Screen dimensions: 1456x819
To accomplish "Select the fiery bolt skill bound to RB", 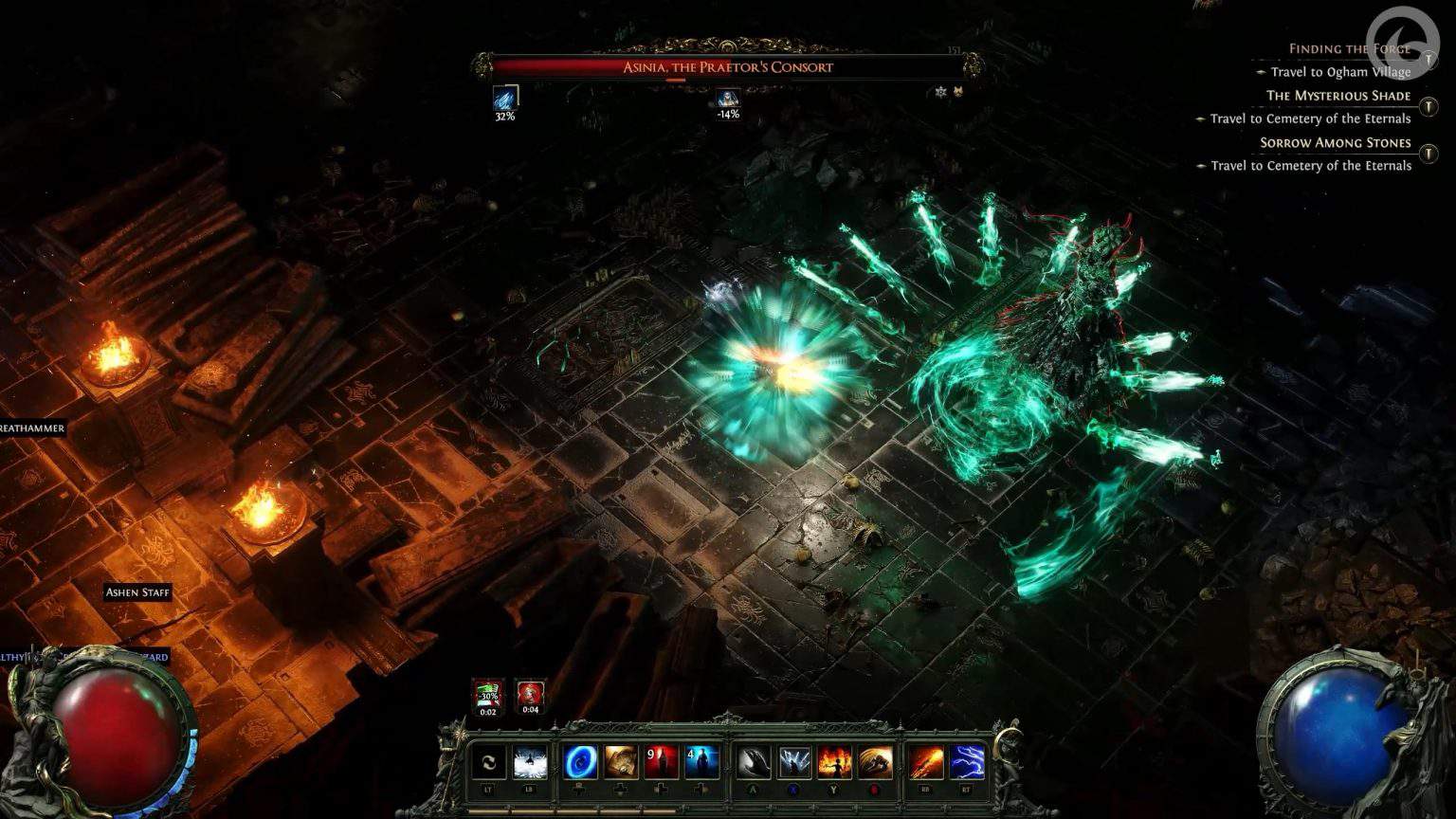I will tap(925, 763).
